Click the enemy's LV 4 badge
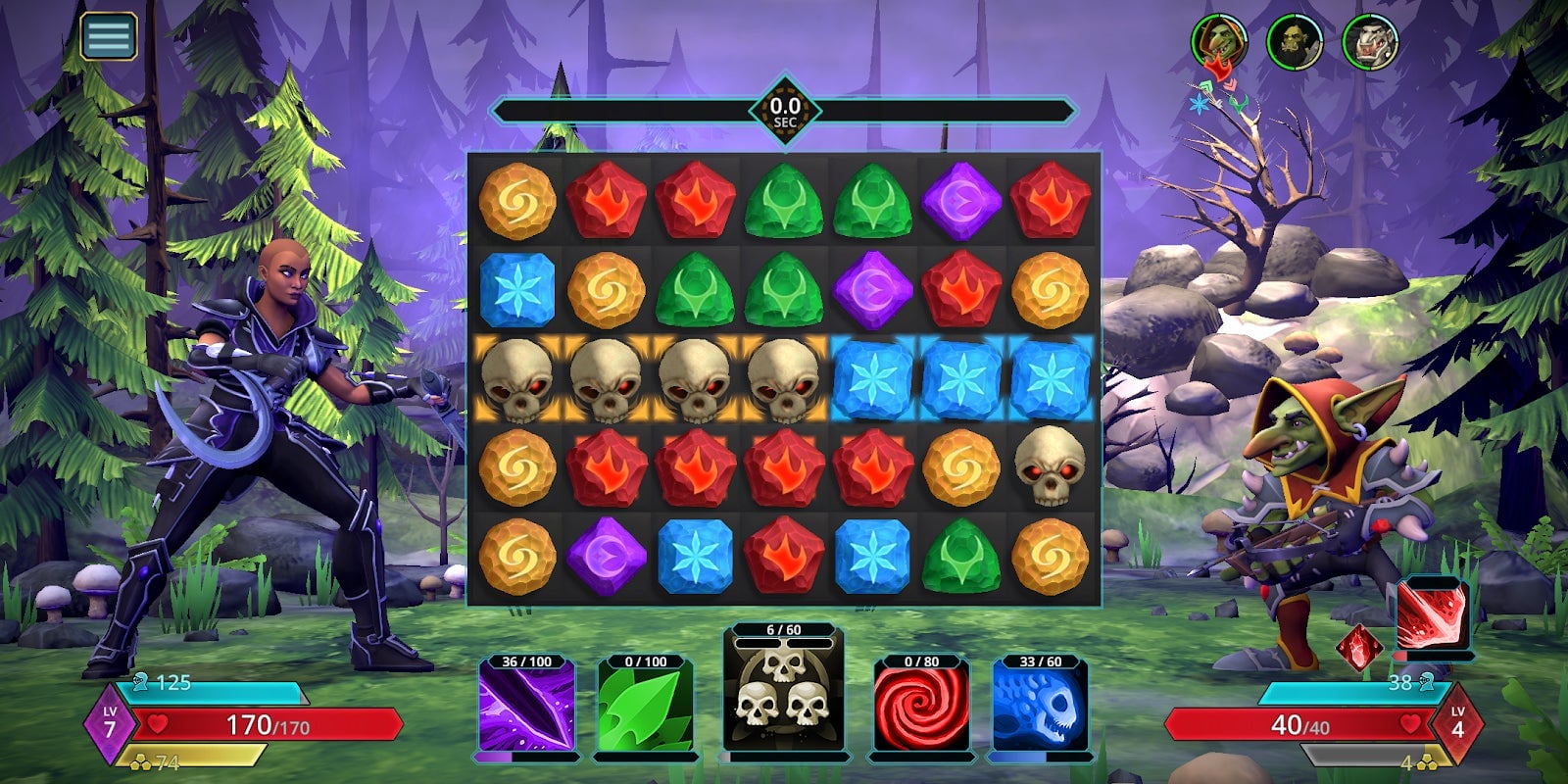This screenshot has height=784, width=1568. (x=1457, y=721)
